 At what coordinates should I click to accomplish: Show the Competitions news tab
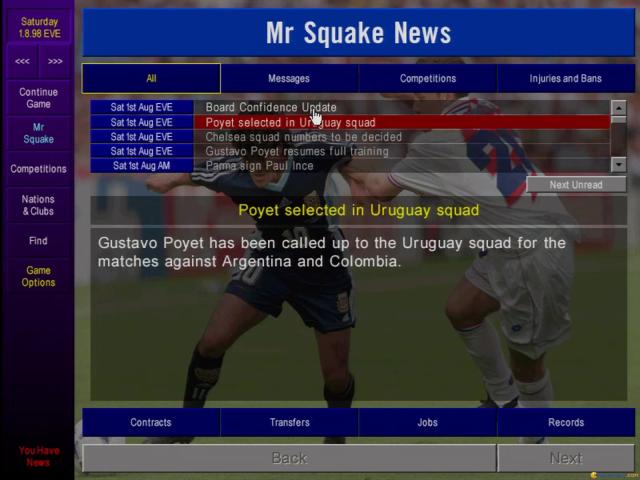(428, 78)
